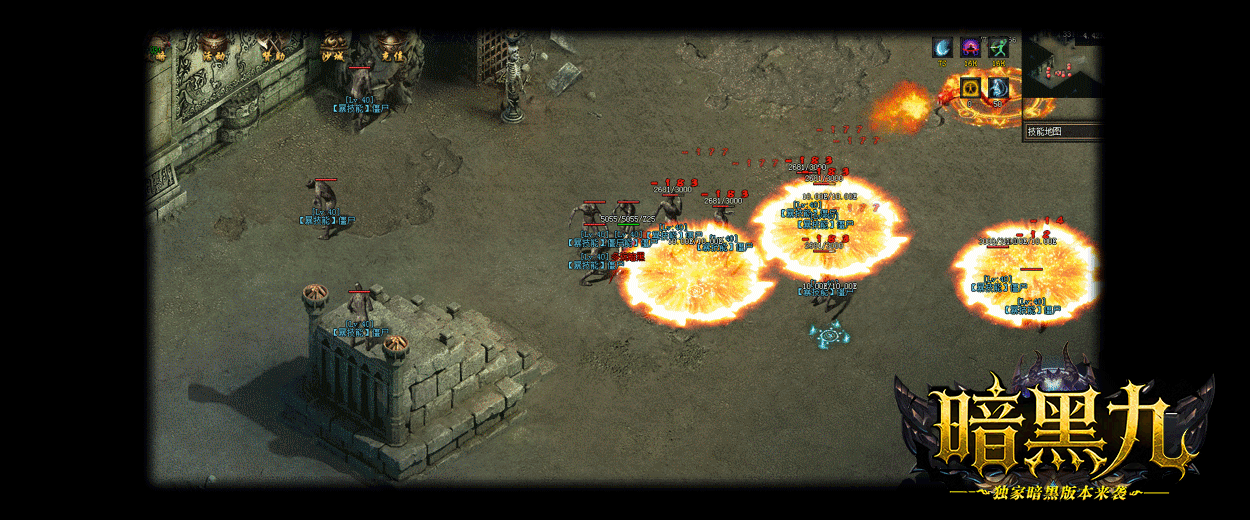Select the blue crescent buff icon
This screenshot has height=520, width=1250.
[943, 48]
